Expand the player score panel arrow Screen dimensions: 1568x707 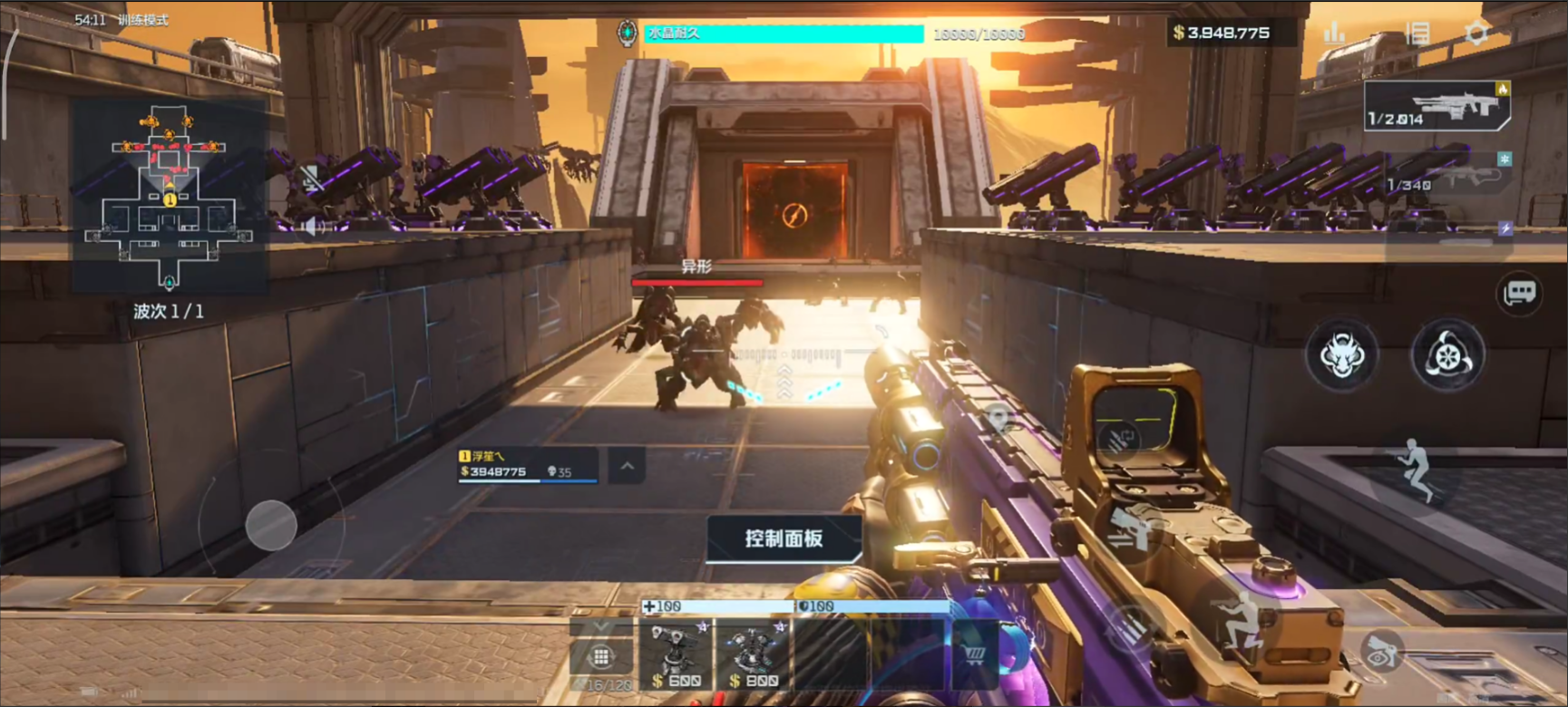pos(627,467)
